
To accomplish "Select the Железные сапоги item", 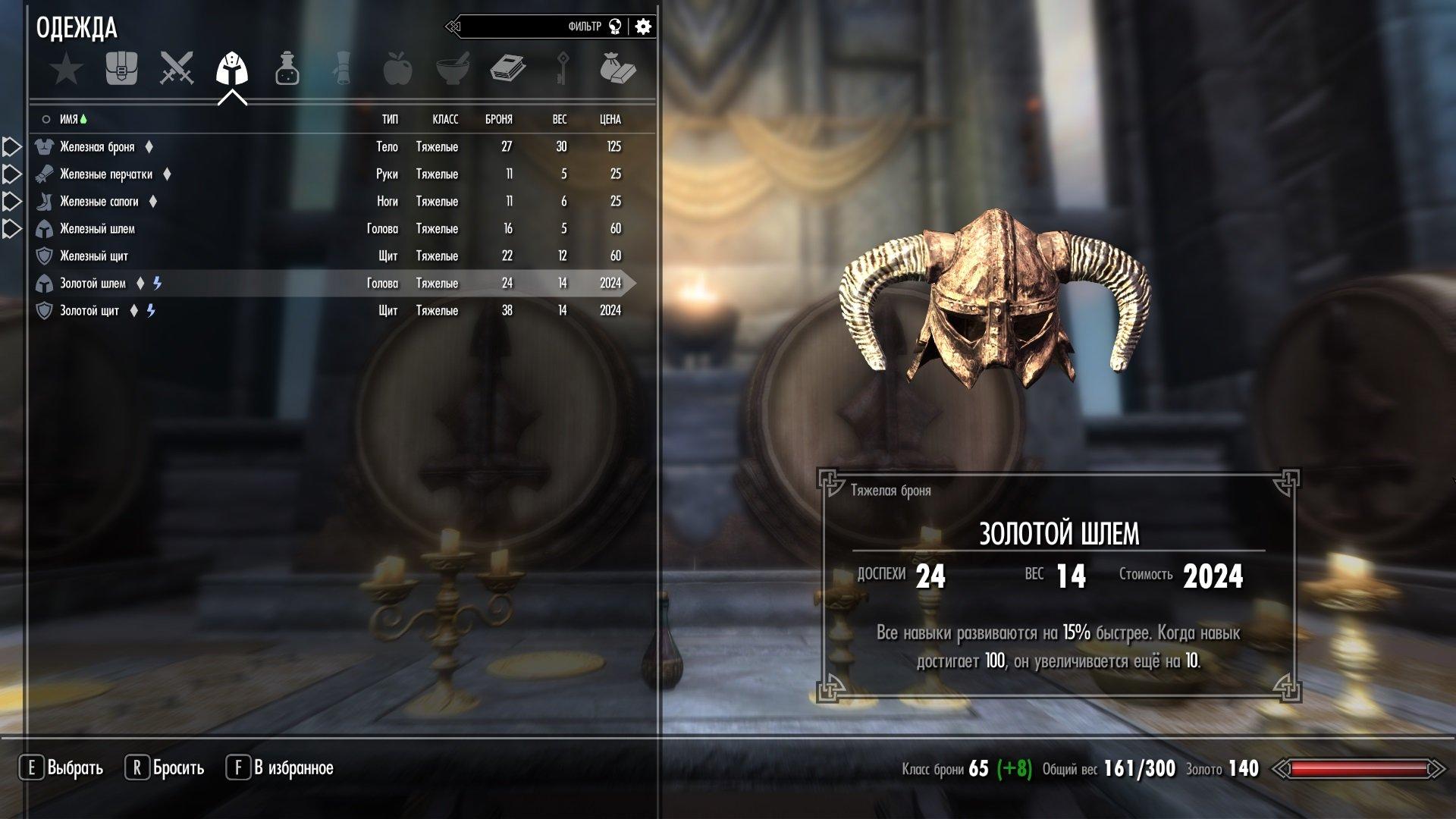I will [x=99, y=202].
